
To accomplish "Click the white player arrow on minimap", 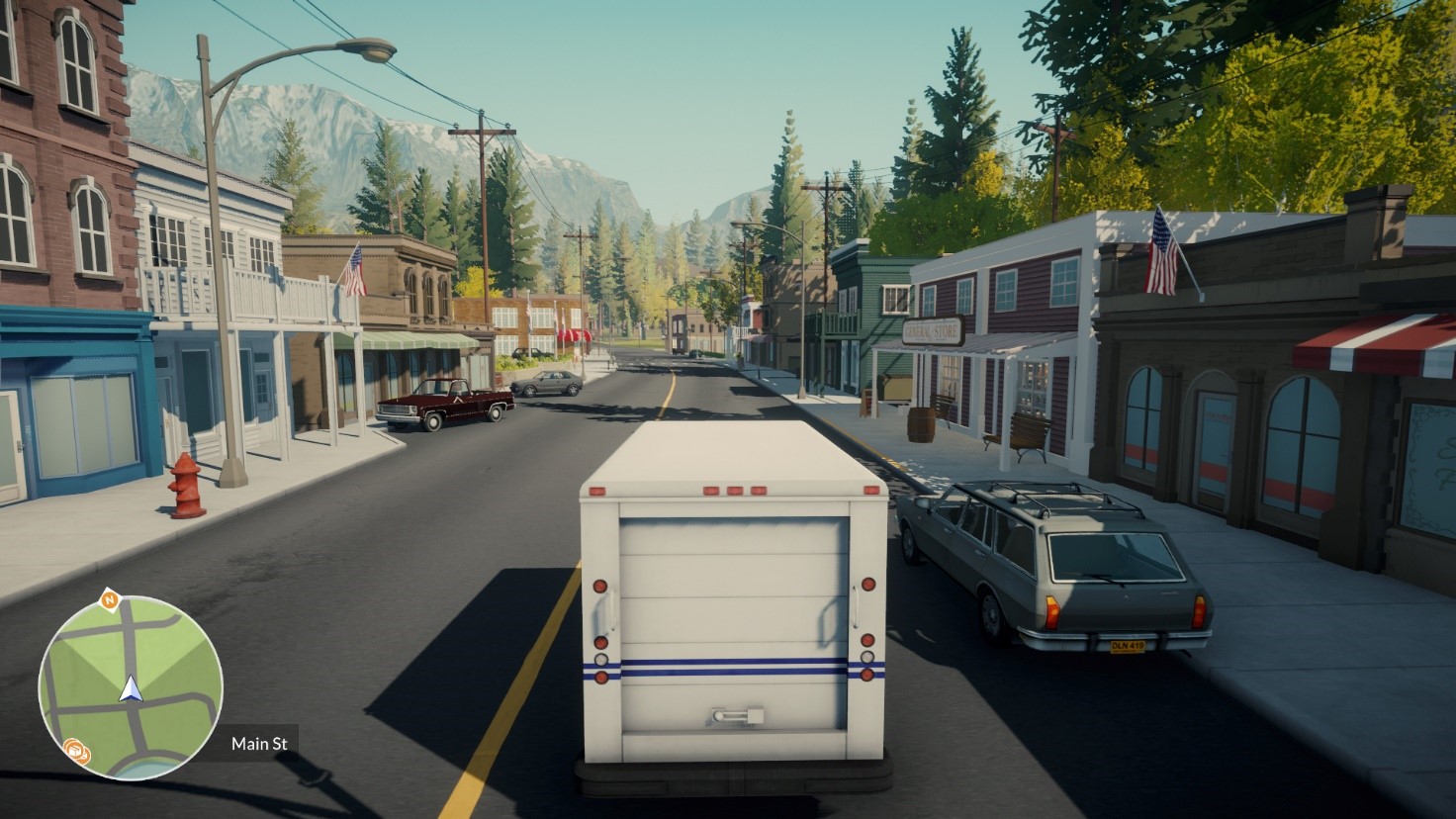I will 132,689.
